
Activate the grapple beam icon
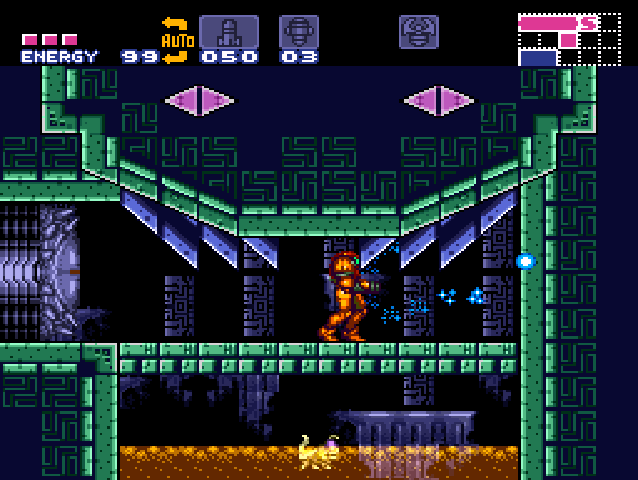tap(418, 32)
